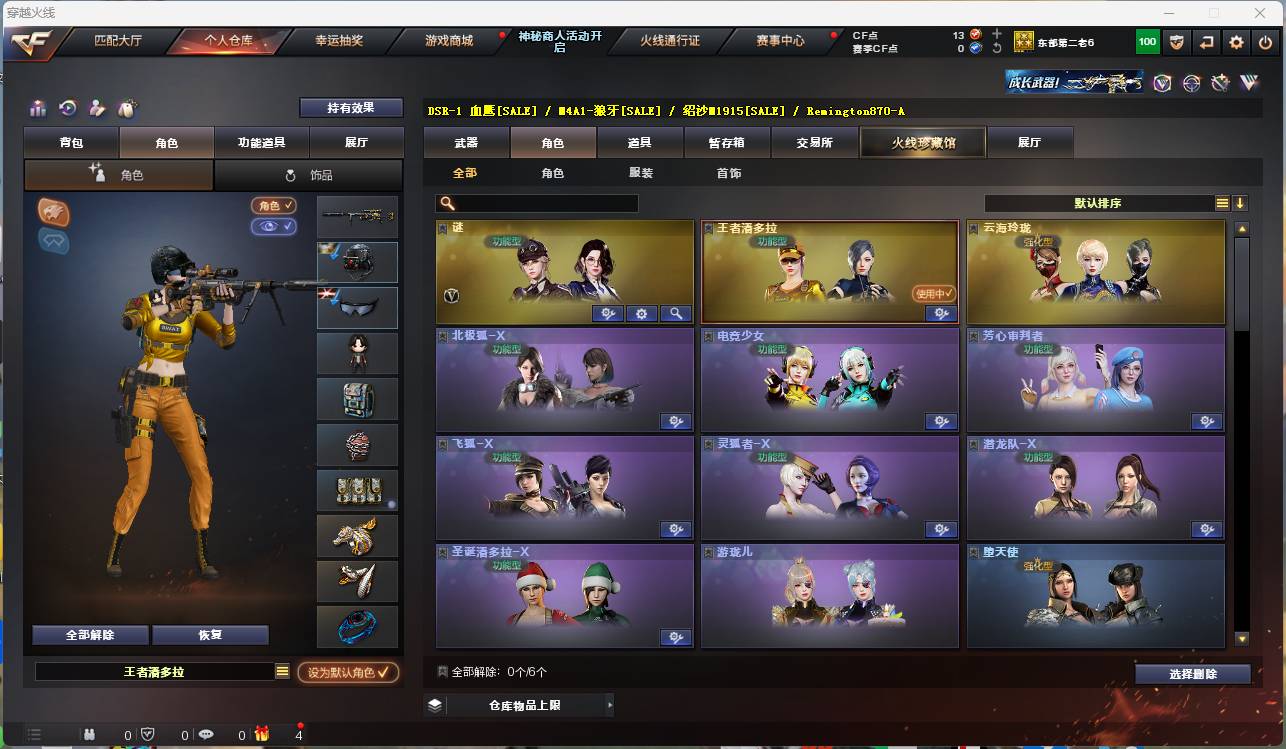The height and width of the screenshot is (749, 1286).
Task: Click the sort direction arrow next to 默认排序
Action: click(x=1240, y=202)
